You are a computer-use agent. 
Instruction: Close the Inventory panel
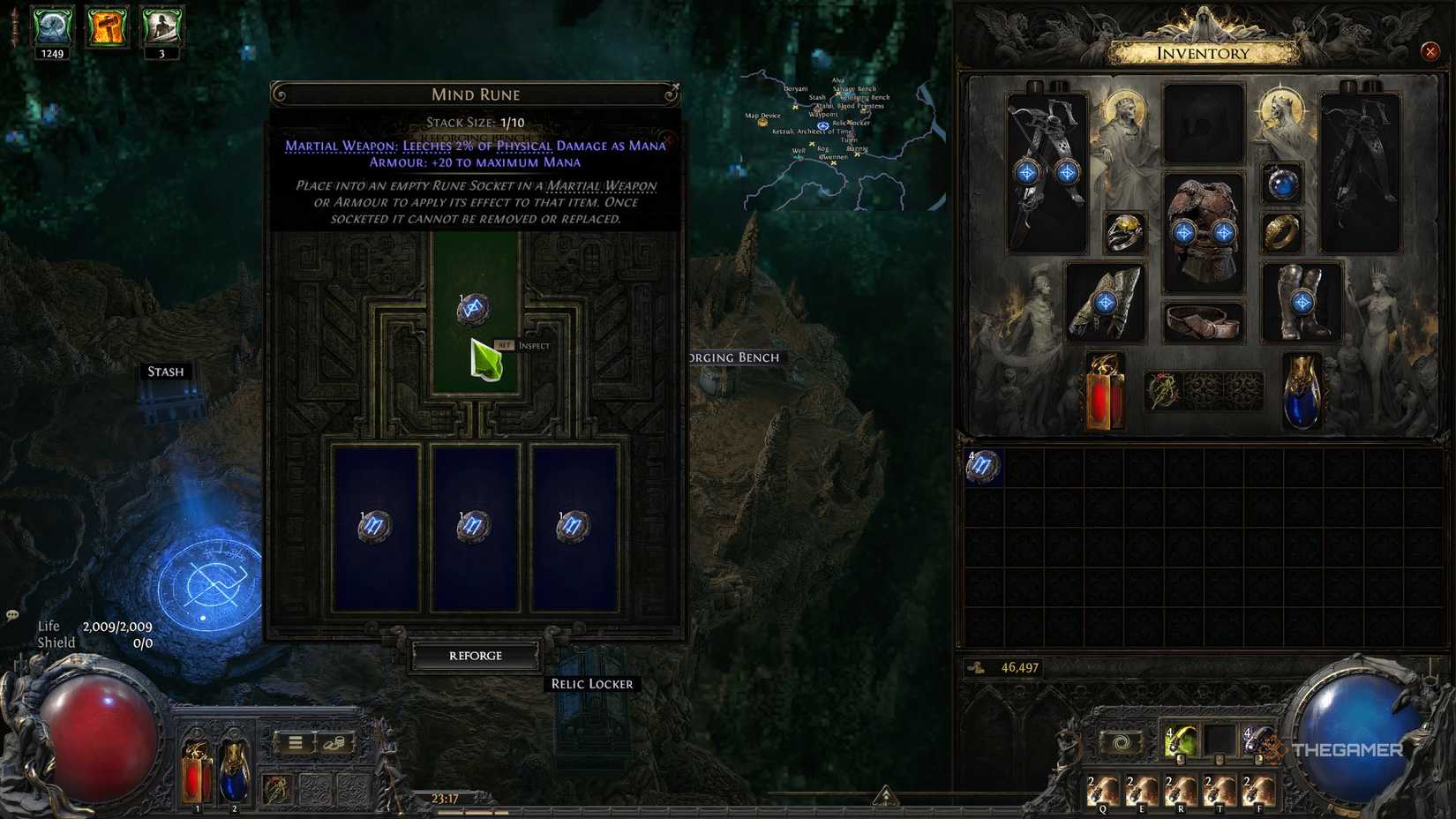point(1430,51)
